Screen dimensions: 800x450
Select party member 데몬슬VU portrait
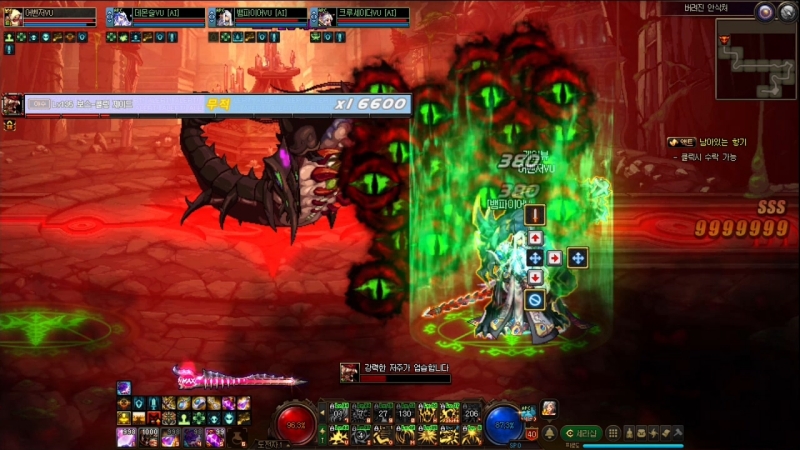coord(115,15)
